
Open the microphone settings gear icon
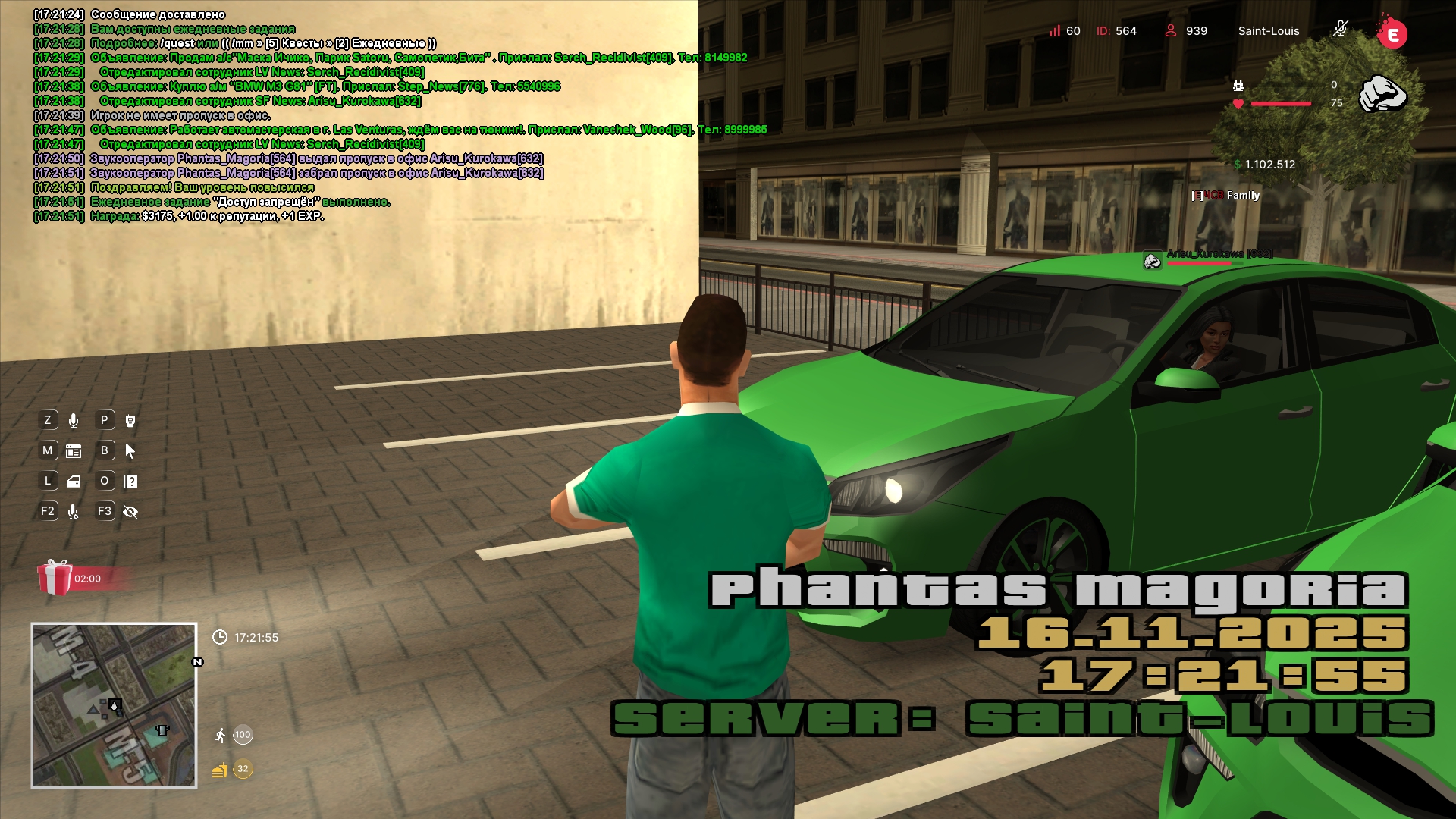click(74, 512)
